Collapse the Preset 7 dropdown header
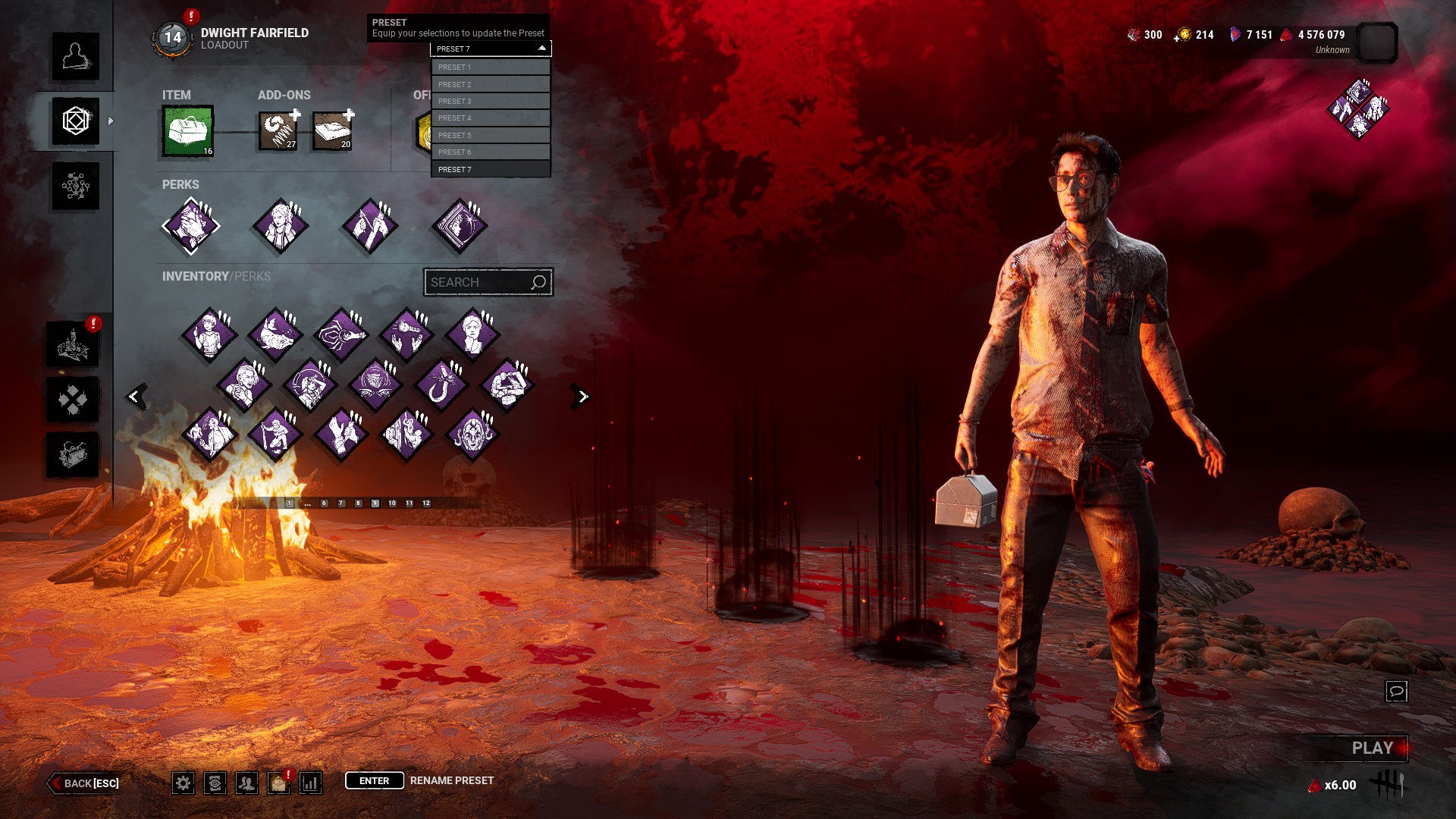The width and height of the screenshot is (1456, 819). 491,49
